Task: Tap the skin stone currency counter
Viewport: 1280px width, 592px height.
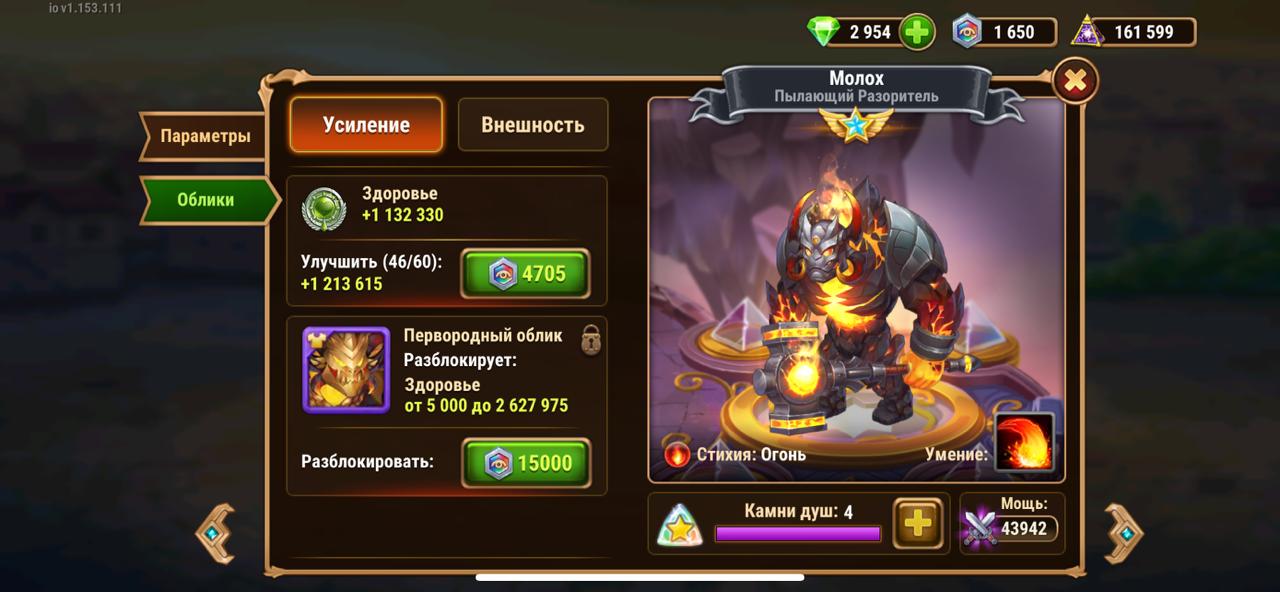Action: tap(1003, 32)
